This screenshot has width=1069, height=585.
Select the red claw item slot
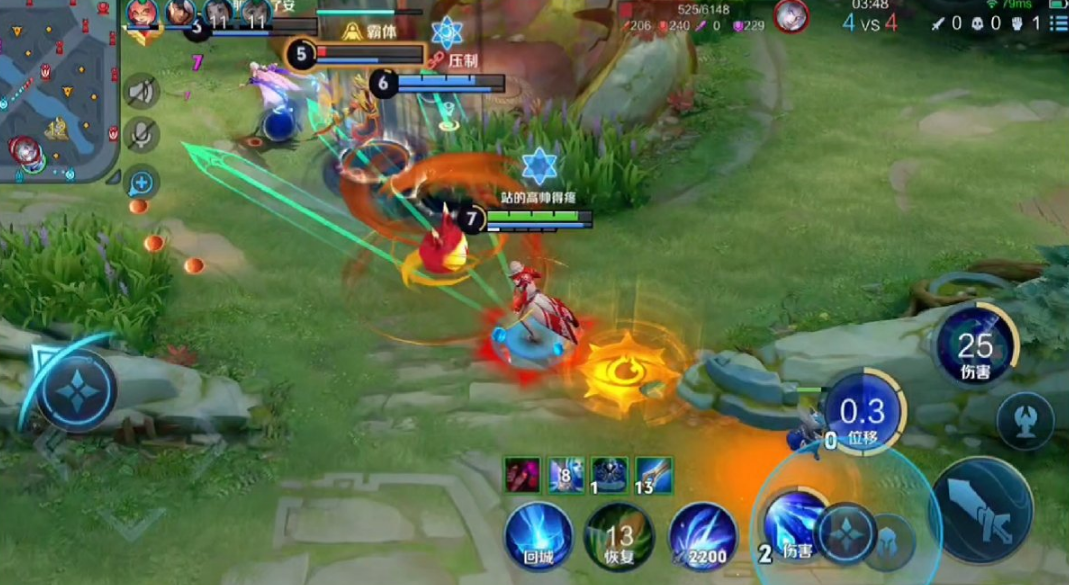[x=522, y=475]
